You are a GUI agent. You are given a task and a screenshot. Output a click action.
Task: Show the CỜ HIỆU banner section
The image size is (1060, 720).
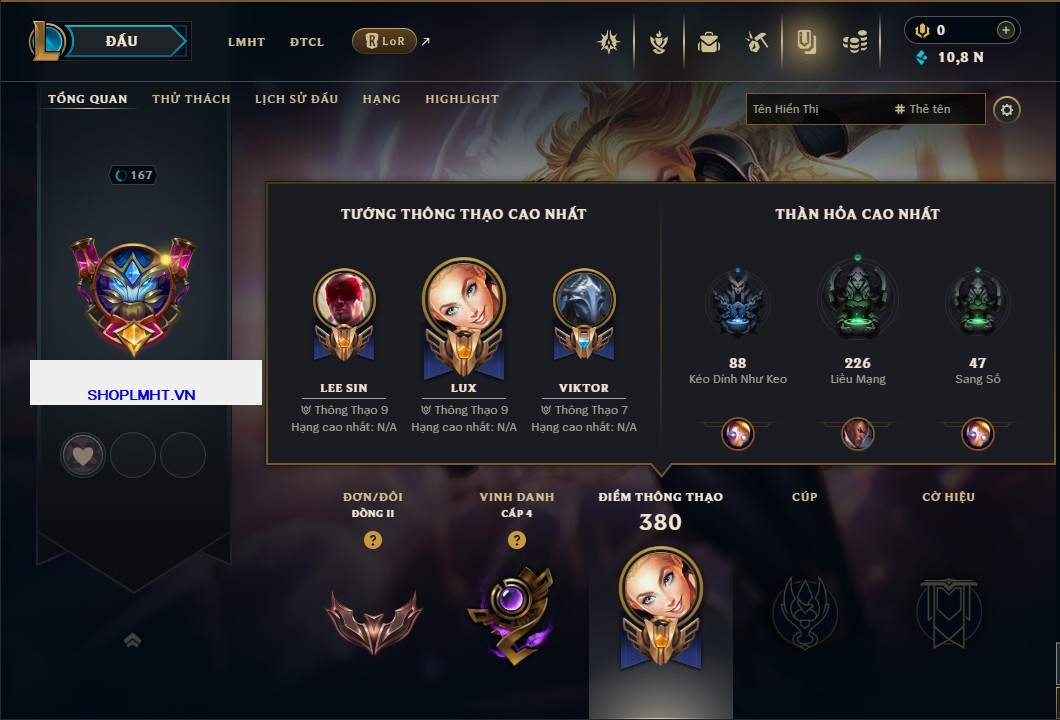[x=948, y=600]
